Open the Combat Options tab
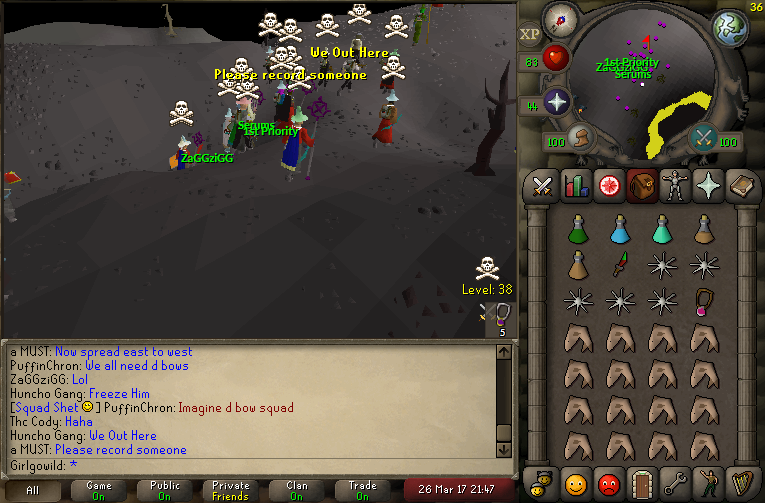The image size is (765, 503). (542, 187)
